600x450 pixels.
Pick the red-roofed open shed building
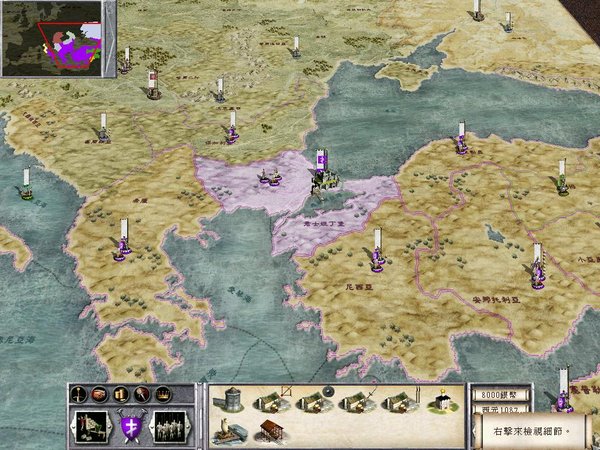point(270,432)
